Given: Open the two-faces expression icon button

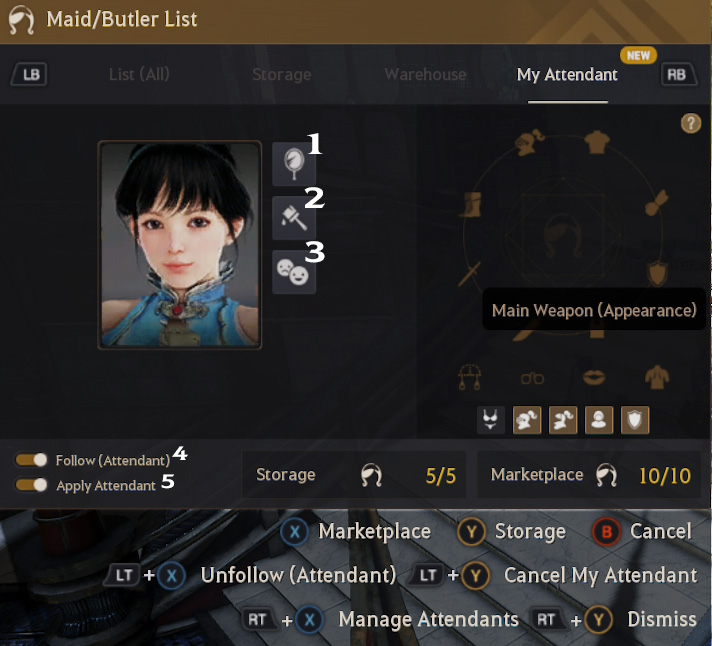Looking at the screenshot, I should (294, 271).
